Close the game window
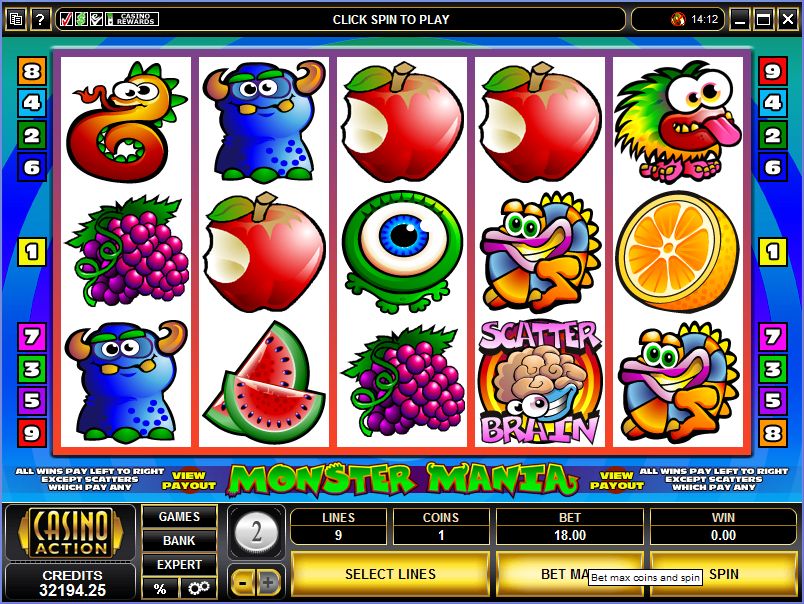 (787, 19)
